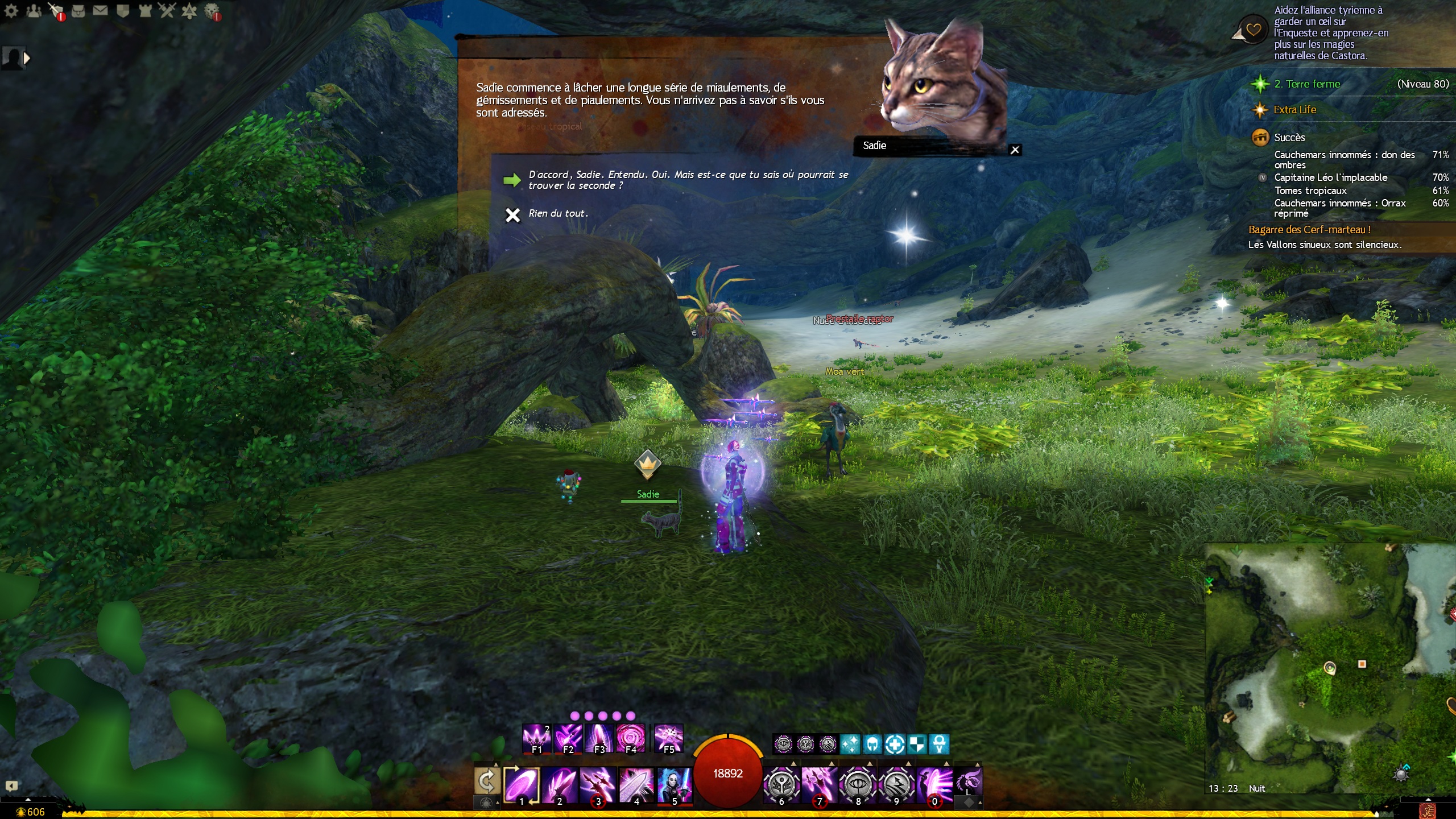Viewport: 1456px width, 819px height.
Task: Activate the F5 shatter skill
Action: click(668, 738)
